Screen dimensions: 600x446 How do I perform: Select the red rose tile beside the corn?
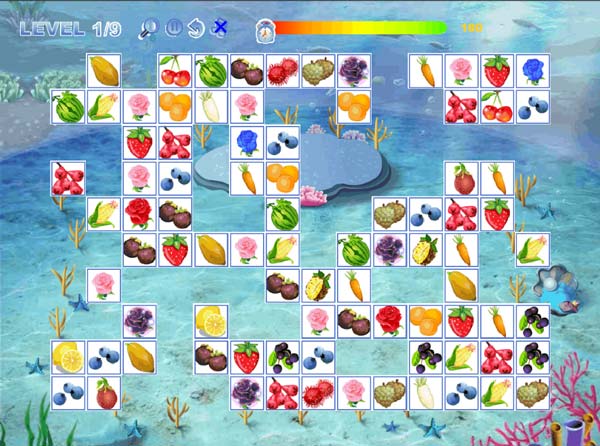click(x=139, y=213)
